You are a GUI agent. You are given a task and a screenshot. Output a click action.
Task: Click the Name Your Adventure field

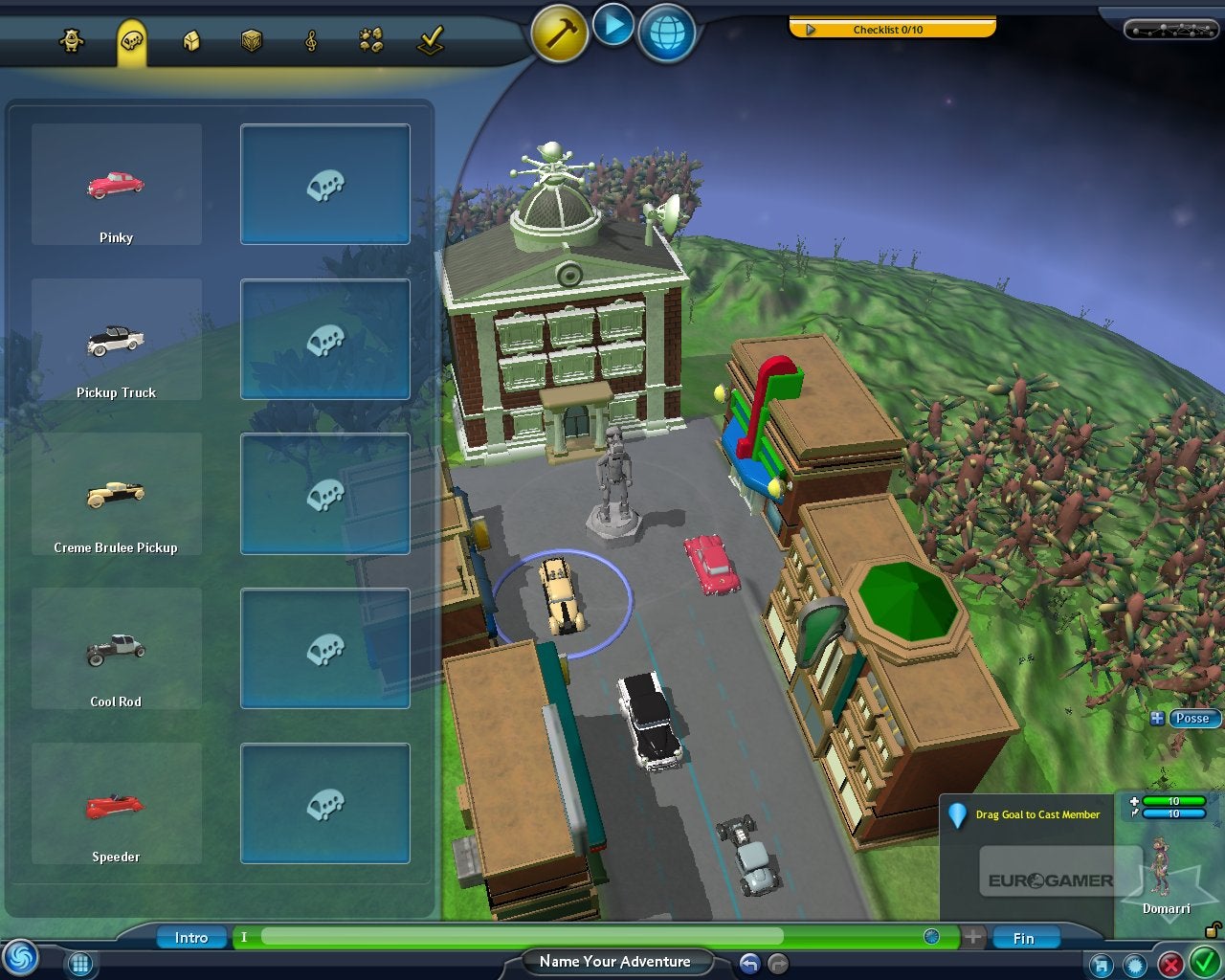tap(615, 961)
